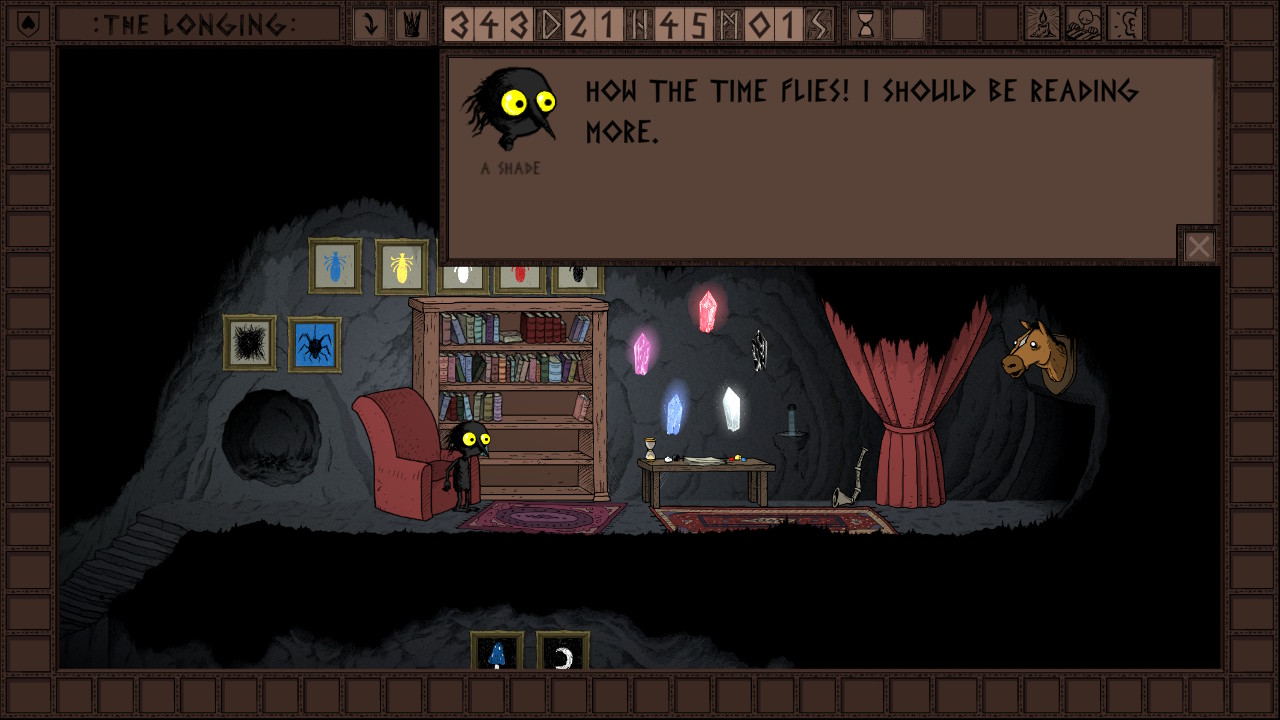Click the curved down-arrow button
The width and height of the screenshot is (1280, 720).
pyautogui.click(x=370, y=24)
